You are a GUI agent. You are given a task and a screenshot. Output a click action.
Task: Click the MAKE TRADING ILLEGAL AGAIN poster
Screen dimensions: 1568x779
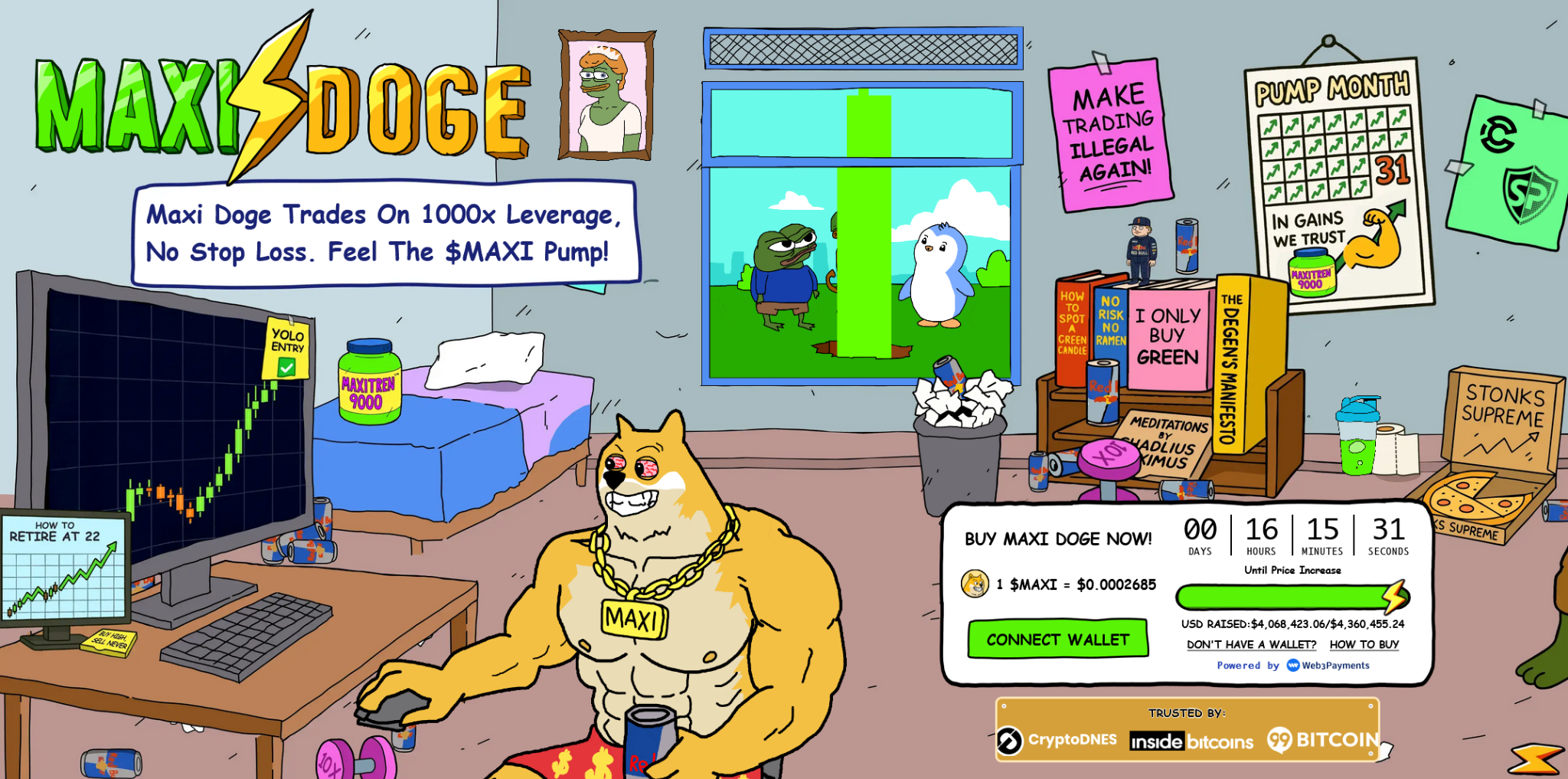[1112, 138]
